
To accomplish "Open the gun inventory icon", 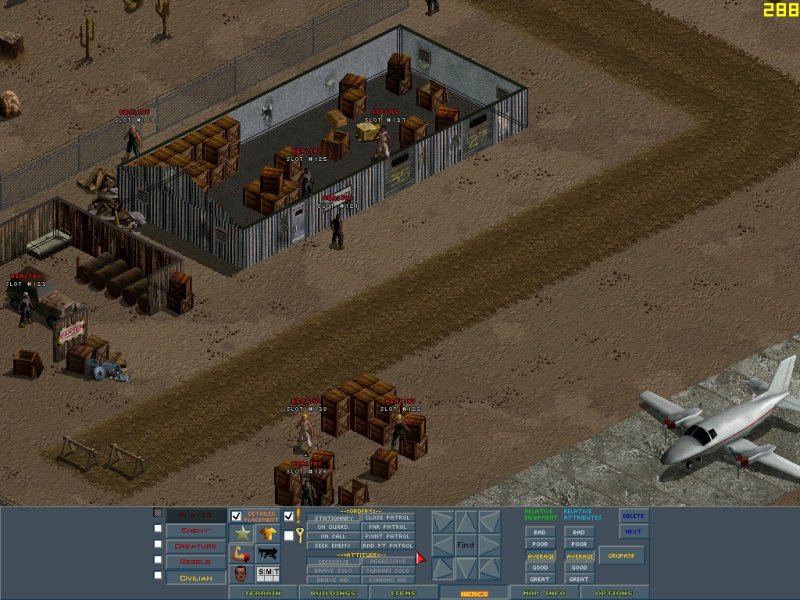I will 268,553.
